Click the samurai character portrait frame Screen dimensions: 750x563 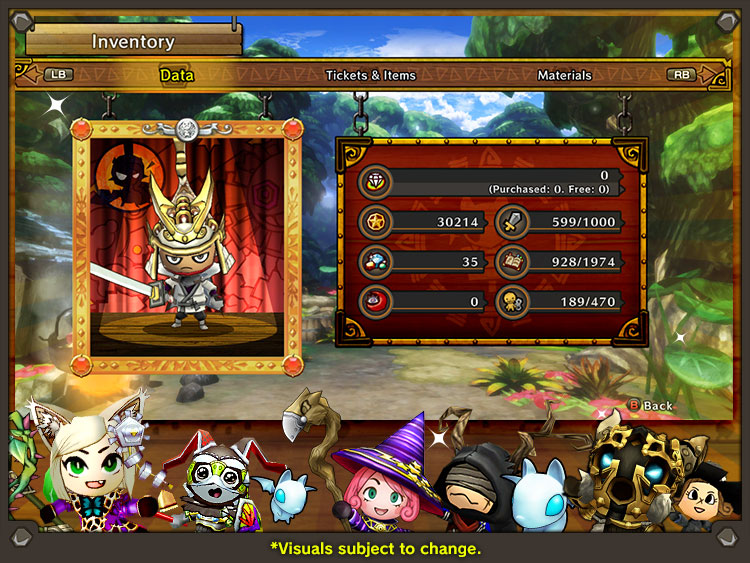[186, 246]
